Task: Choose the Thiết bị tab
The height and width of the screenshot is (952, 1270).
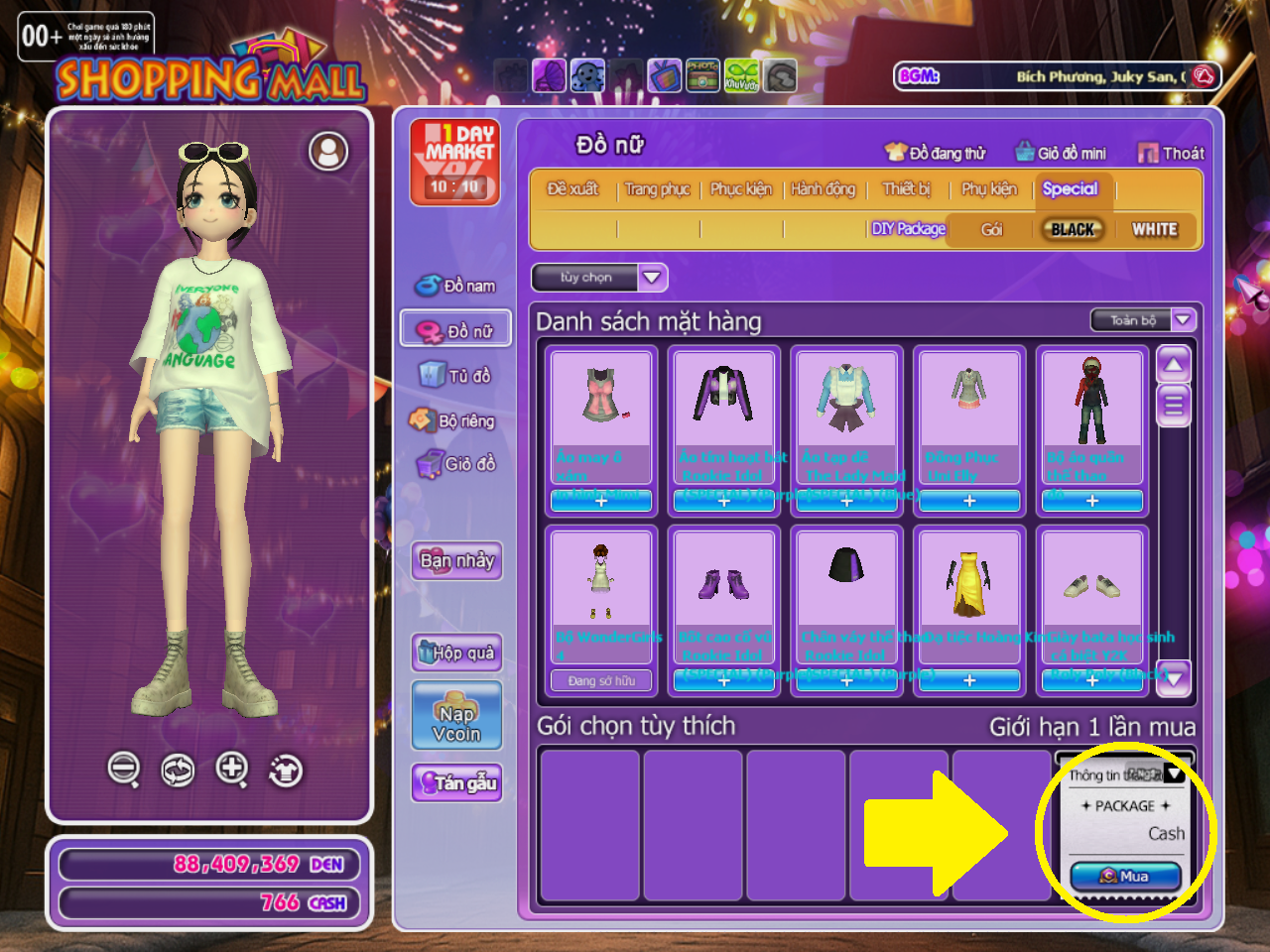Action: tap(907, 189)
